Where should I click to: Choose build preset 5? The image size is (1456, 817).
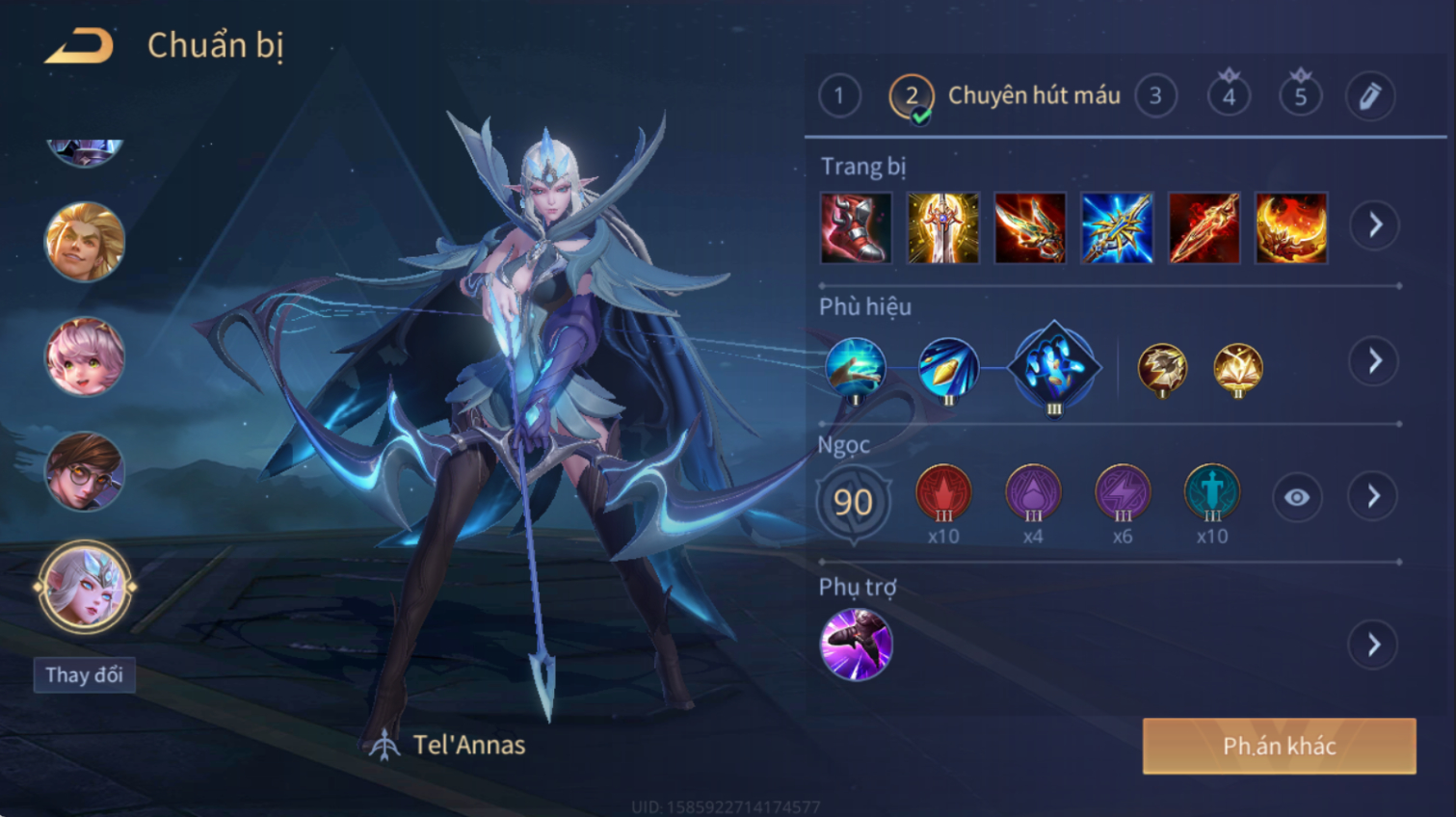[1300, 96]
